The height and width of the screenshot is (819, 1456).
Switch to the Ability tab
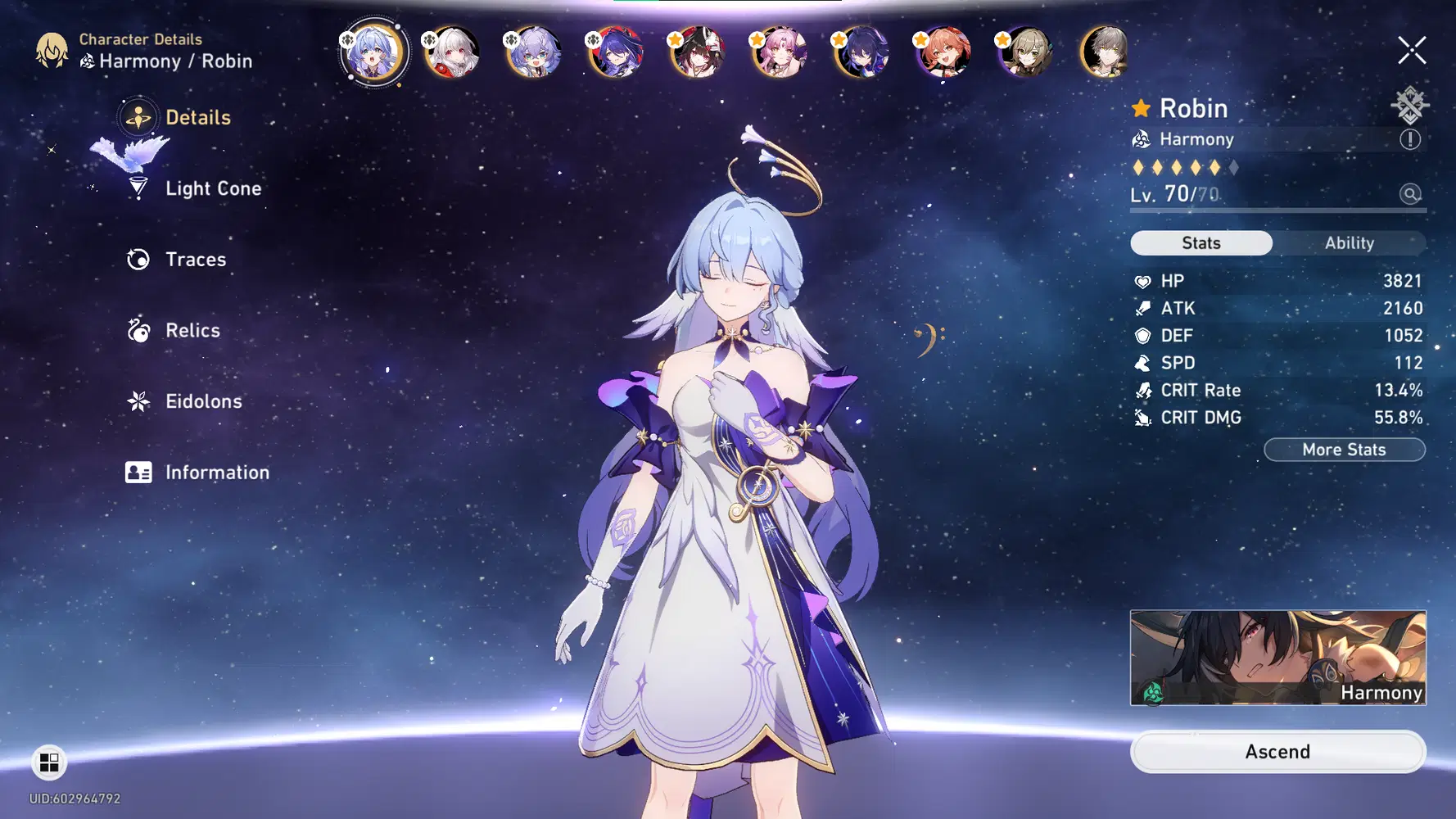[1349, 242]
